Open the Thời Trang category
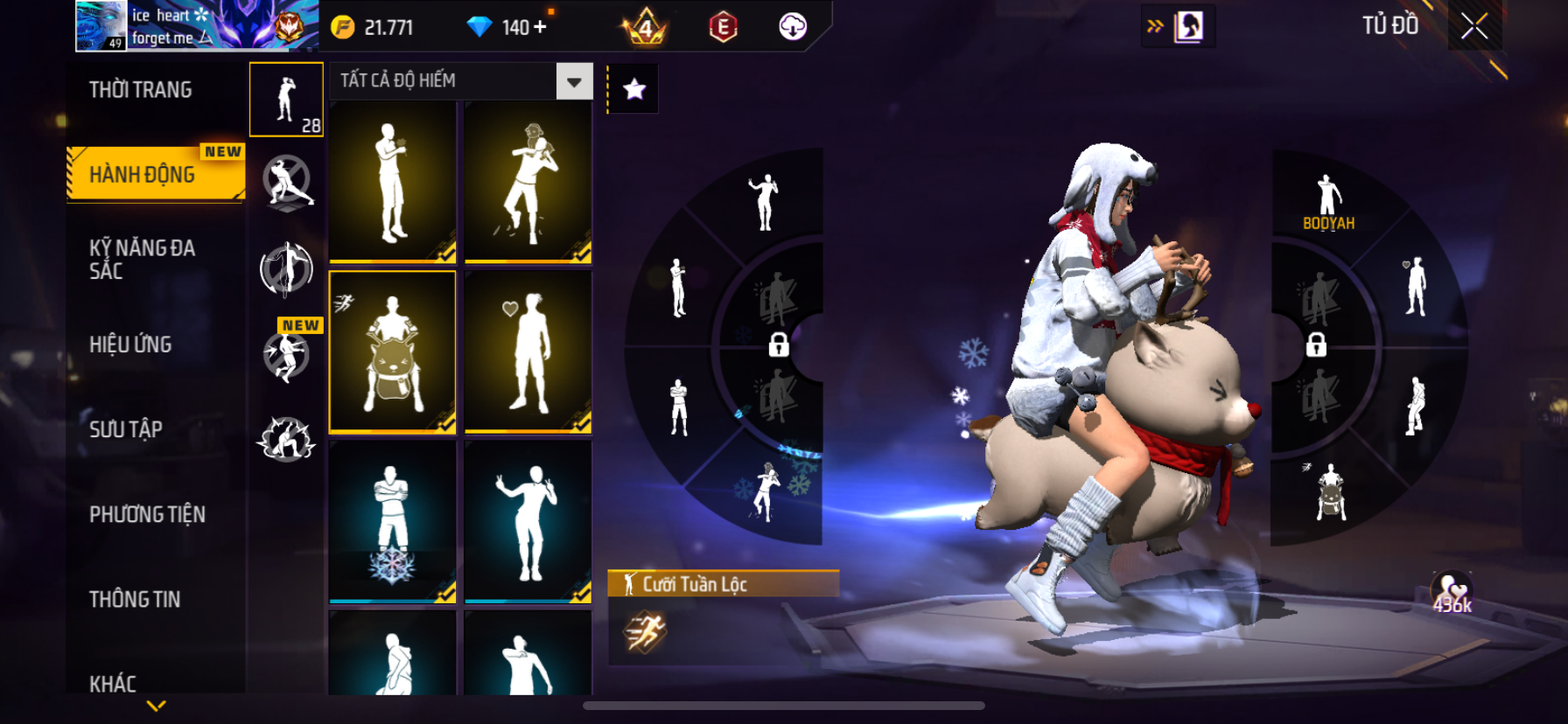1568x724 pixels. (141, 90)
